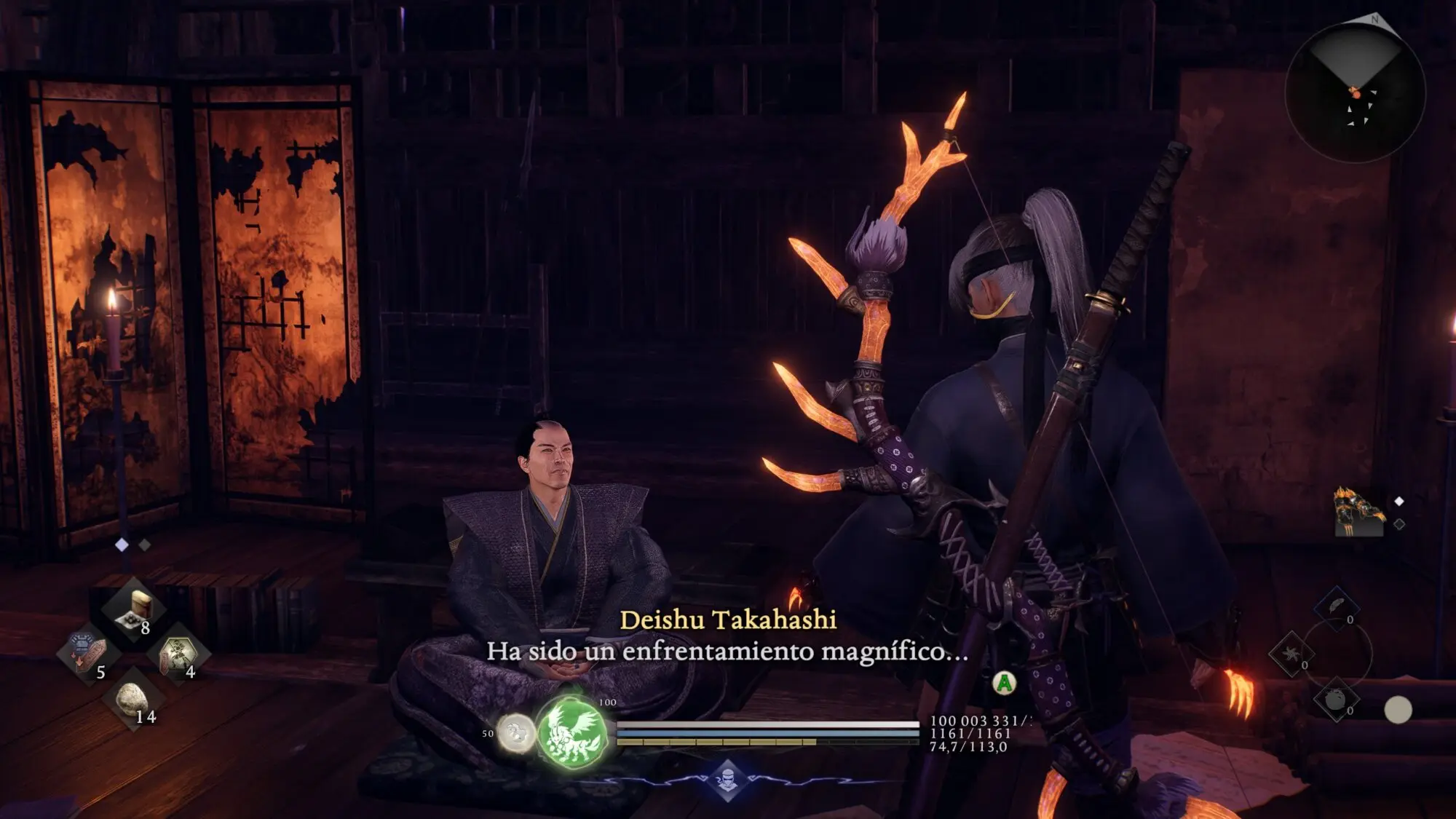1456x819 pixels.
Task: Activate the round creature yokai ability slot
Action: 1336,700
